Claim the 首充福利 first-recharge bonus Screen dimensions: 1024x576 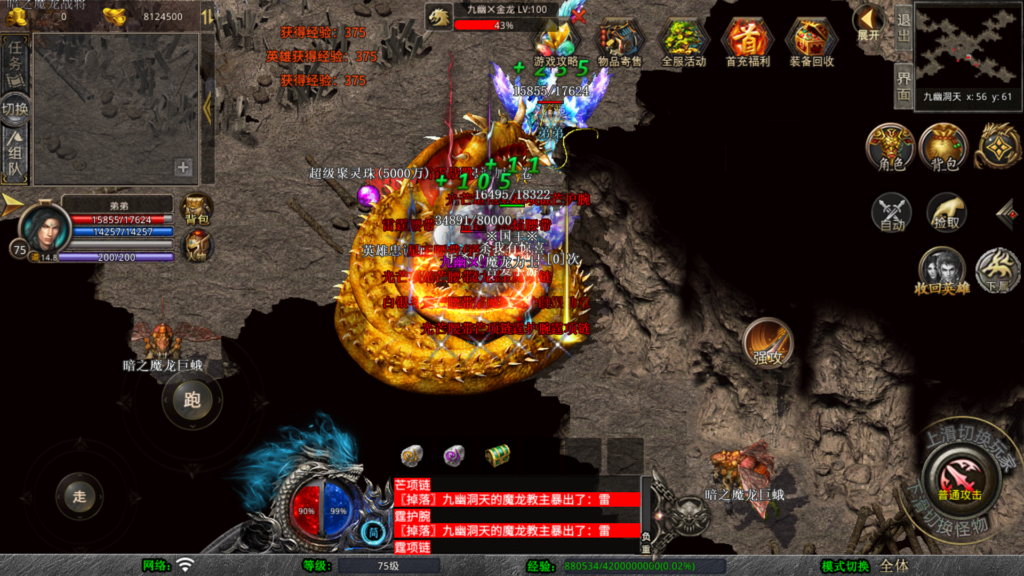746,41
